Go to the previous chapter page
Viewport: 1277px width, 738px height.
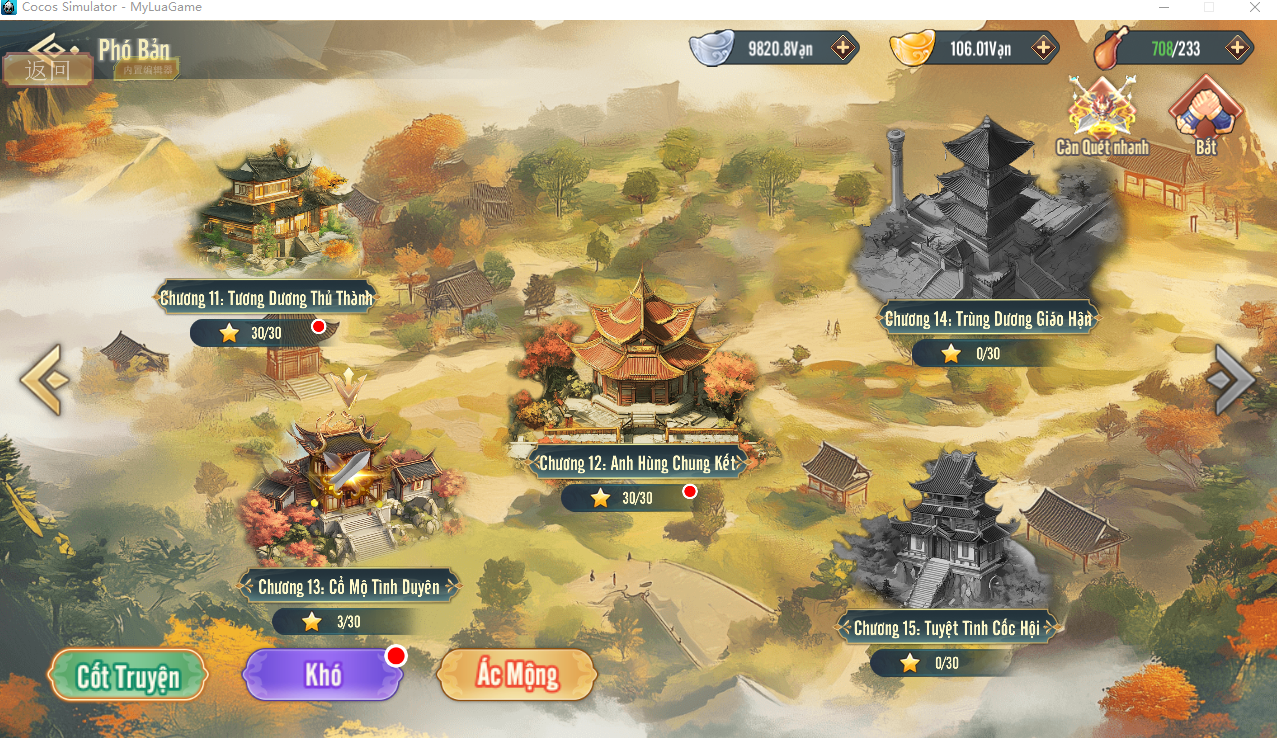coord(44,379)
